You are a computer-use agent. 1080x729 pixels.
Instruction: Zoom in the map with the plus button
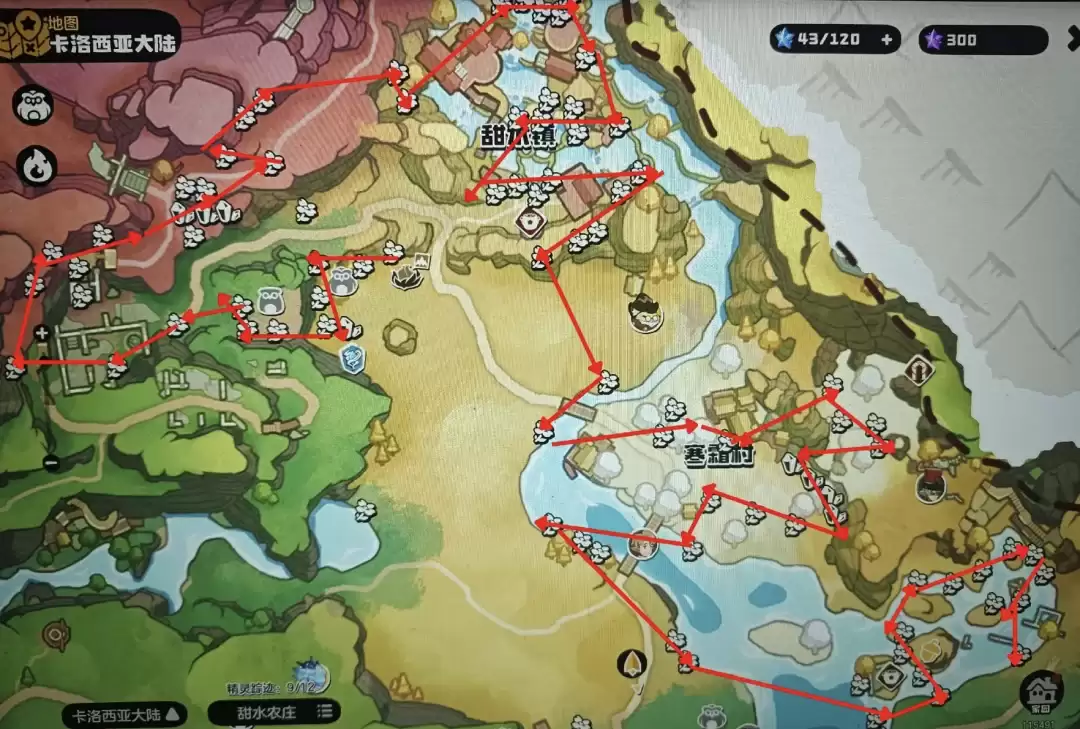pyautogui.click(x=42, y=332)
